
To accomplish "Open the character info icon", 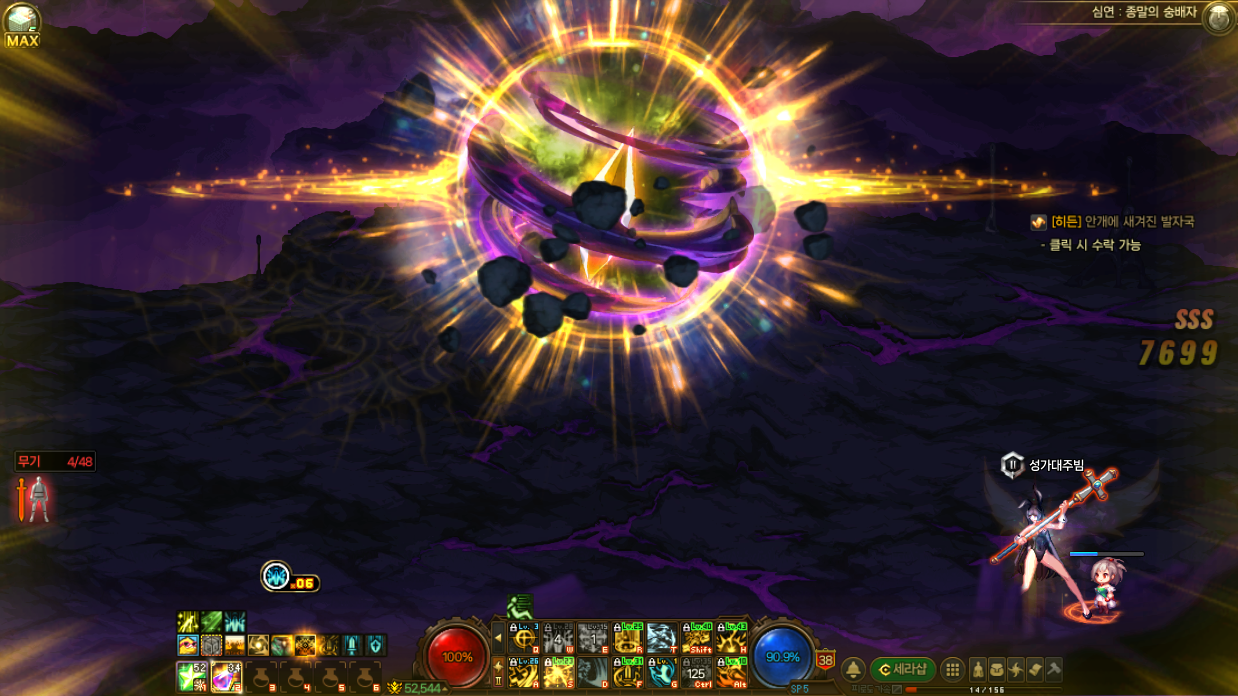I will (x=978, y=670).
